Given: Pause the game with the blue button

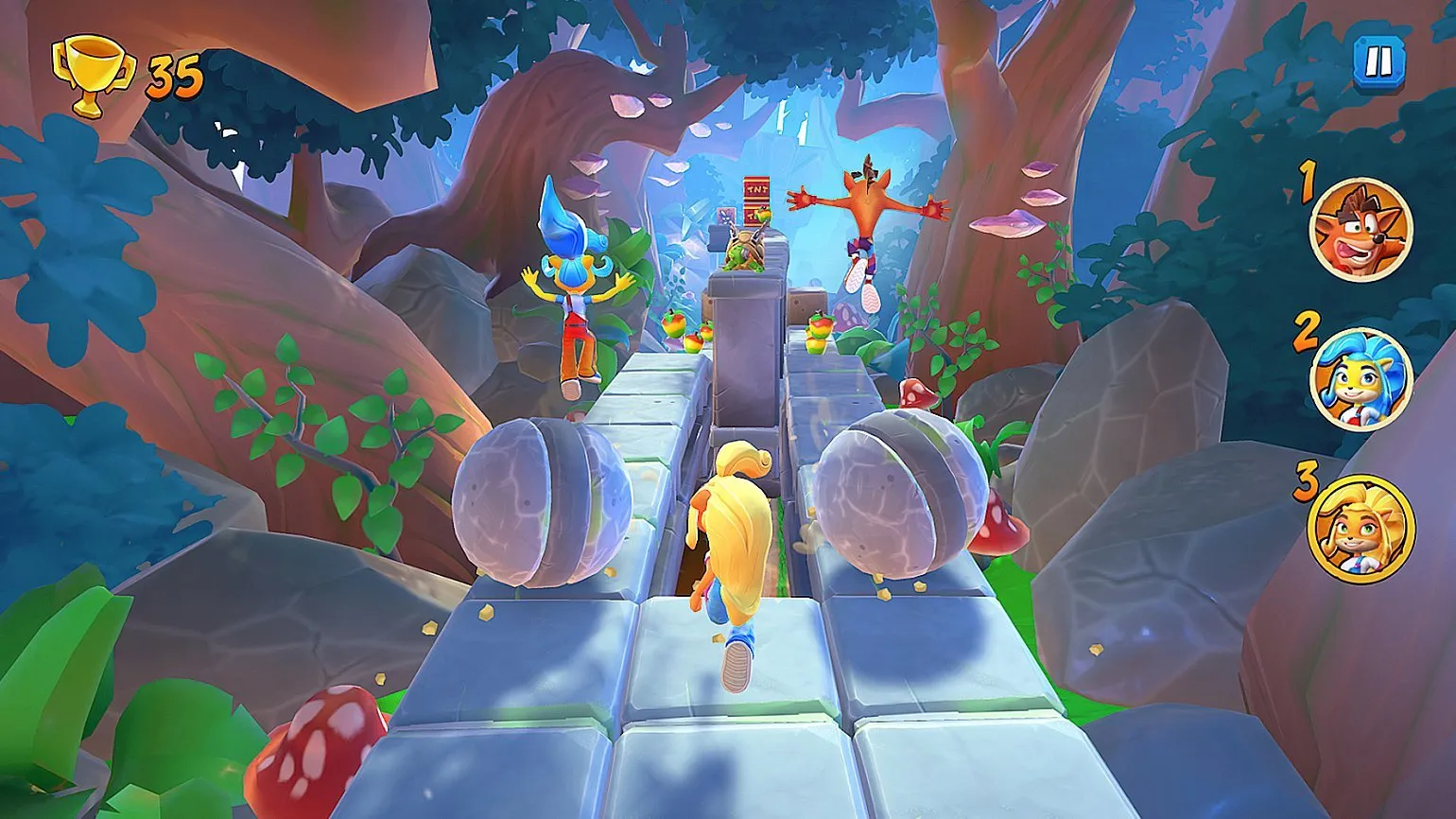Looking at the screenshot, I should click(1378, 62).
